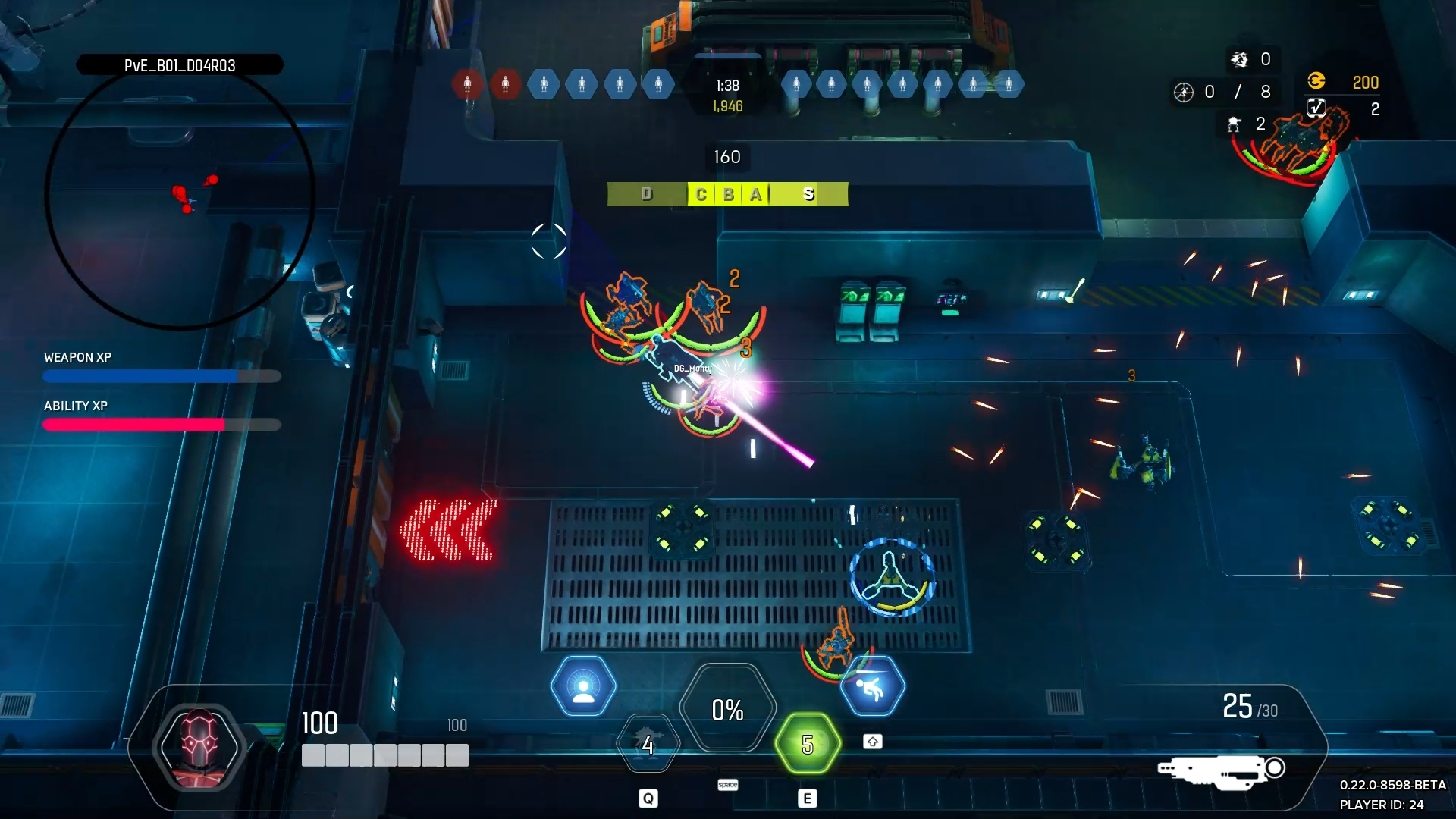Image resolution: width=1456 pixels, height=819 pixels.
Task: Click the character portrait hexagon bottom left
Action: coord(199,747)
